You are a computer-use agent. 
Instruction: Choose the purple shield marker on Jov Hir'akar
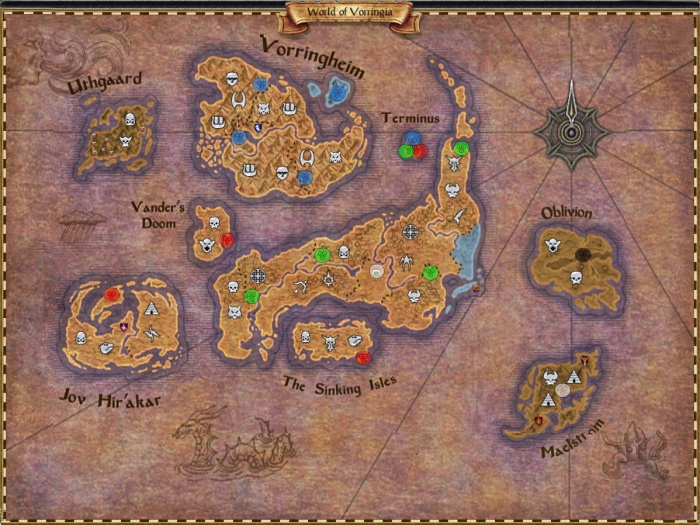(x=124, y=327)
